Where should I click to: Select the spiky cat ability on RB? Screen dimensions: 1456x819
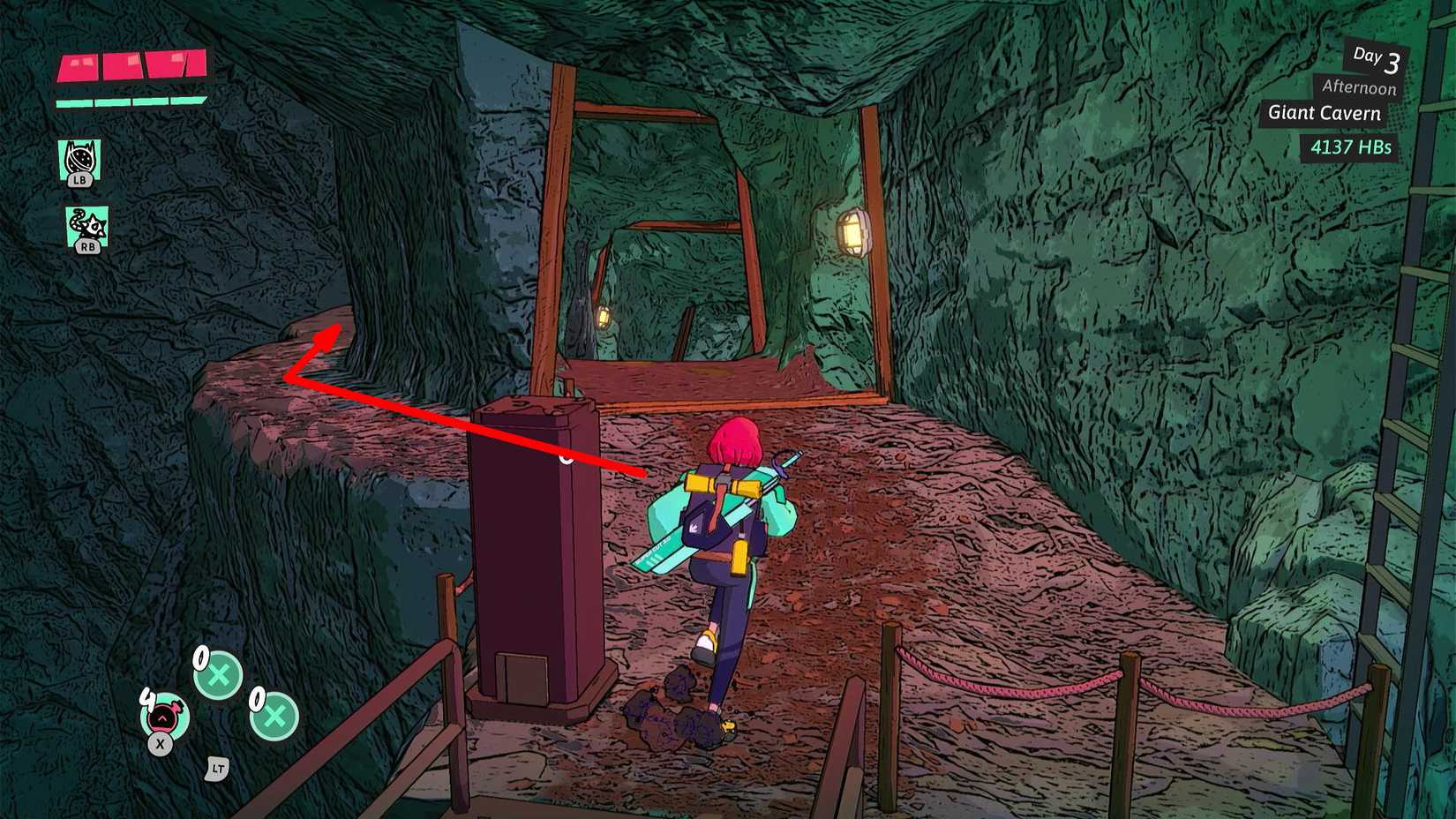coord(80,229)
